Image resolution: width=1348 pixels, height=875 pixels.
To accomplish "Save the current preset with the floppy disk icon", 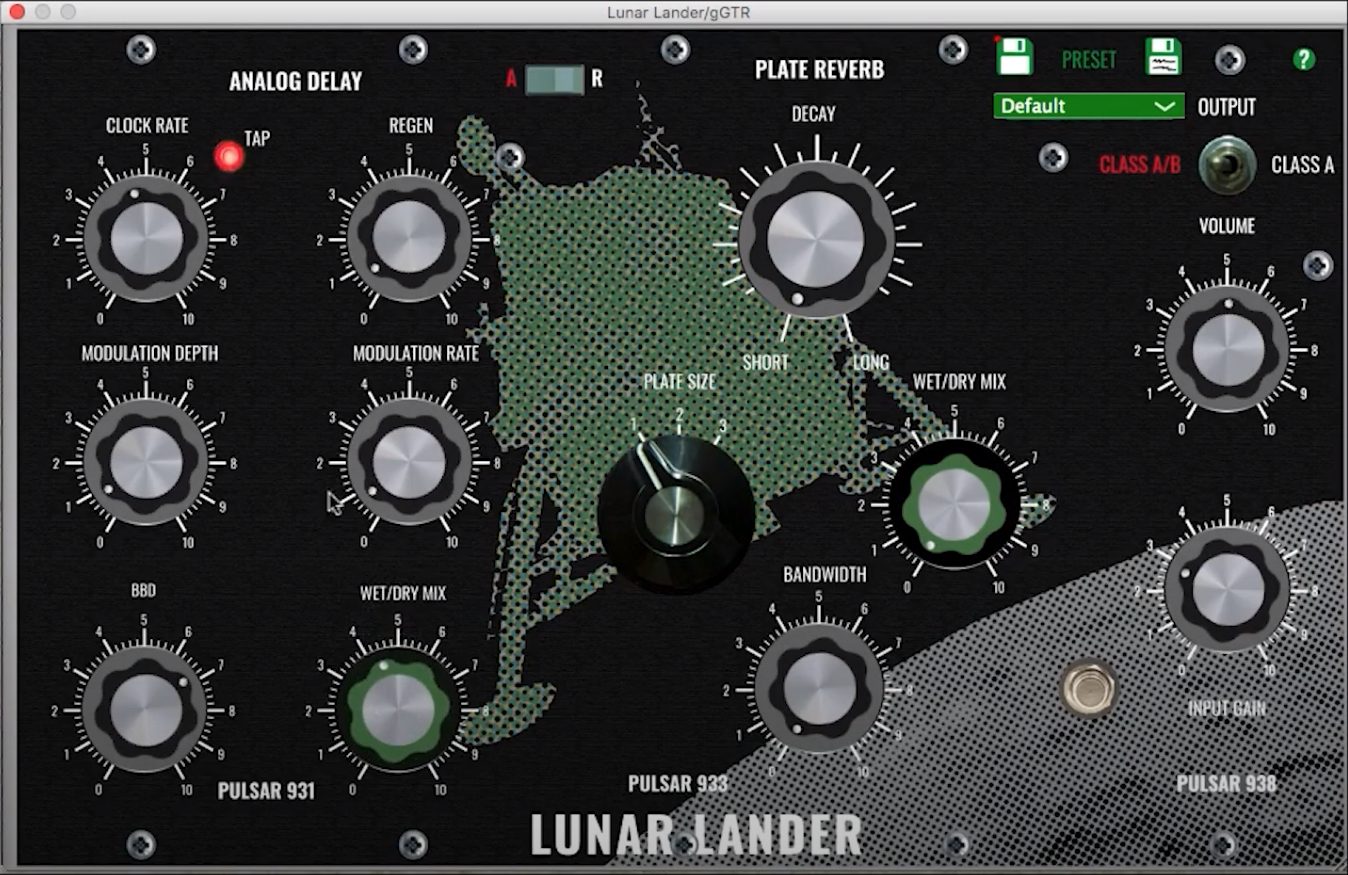I will (1014, 58).
